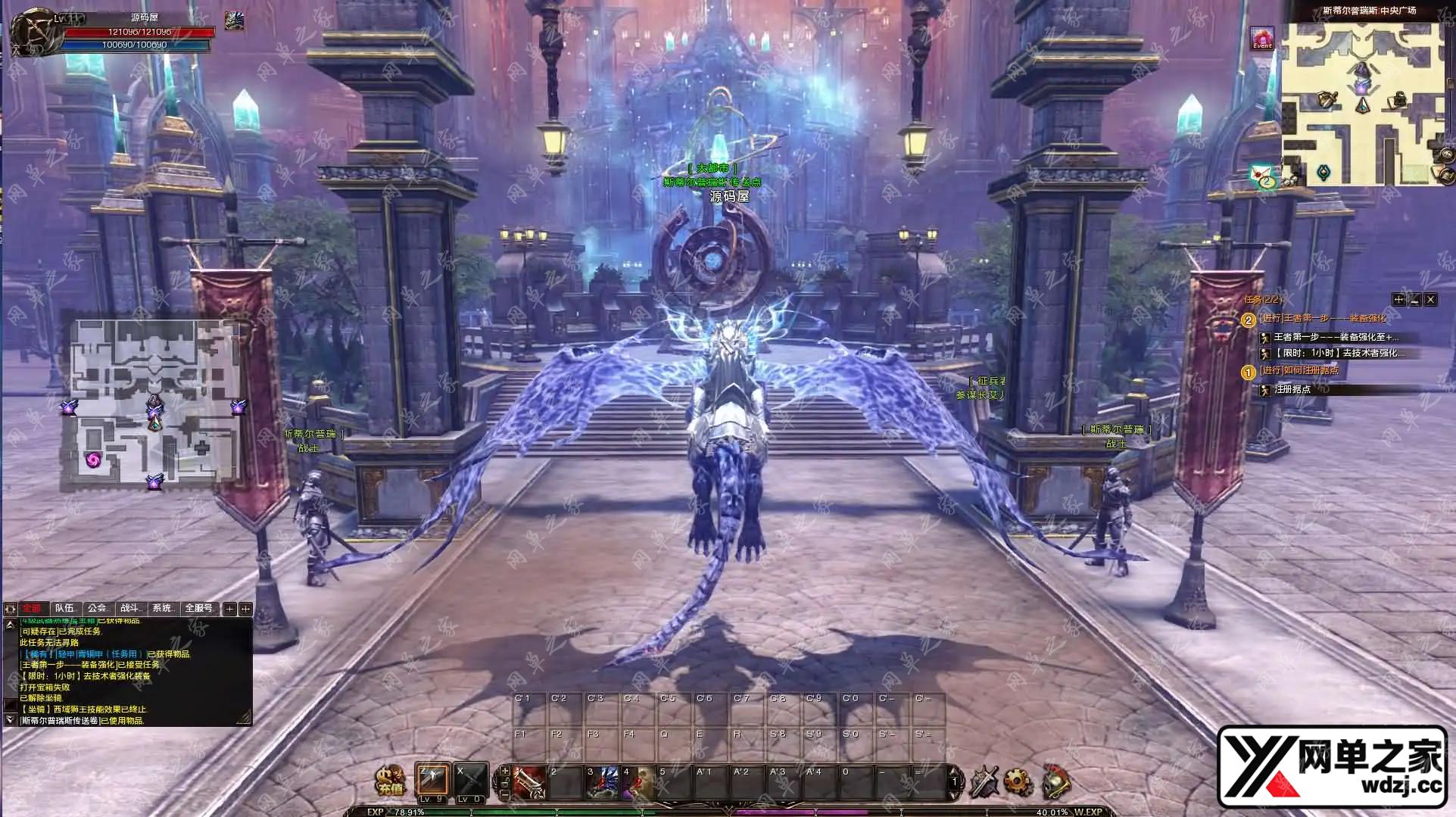Screen dimensions: 1456x817
Task: Show the 系统 system chat tab
Action: pos(163,608)
